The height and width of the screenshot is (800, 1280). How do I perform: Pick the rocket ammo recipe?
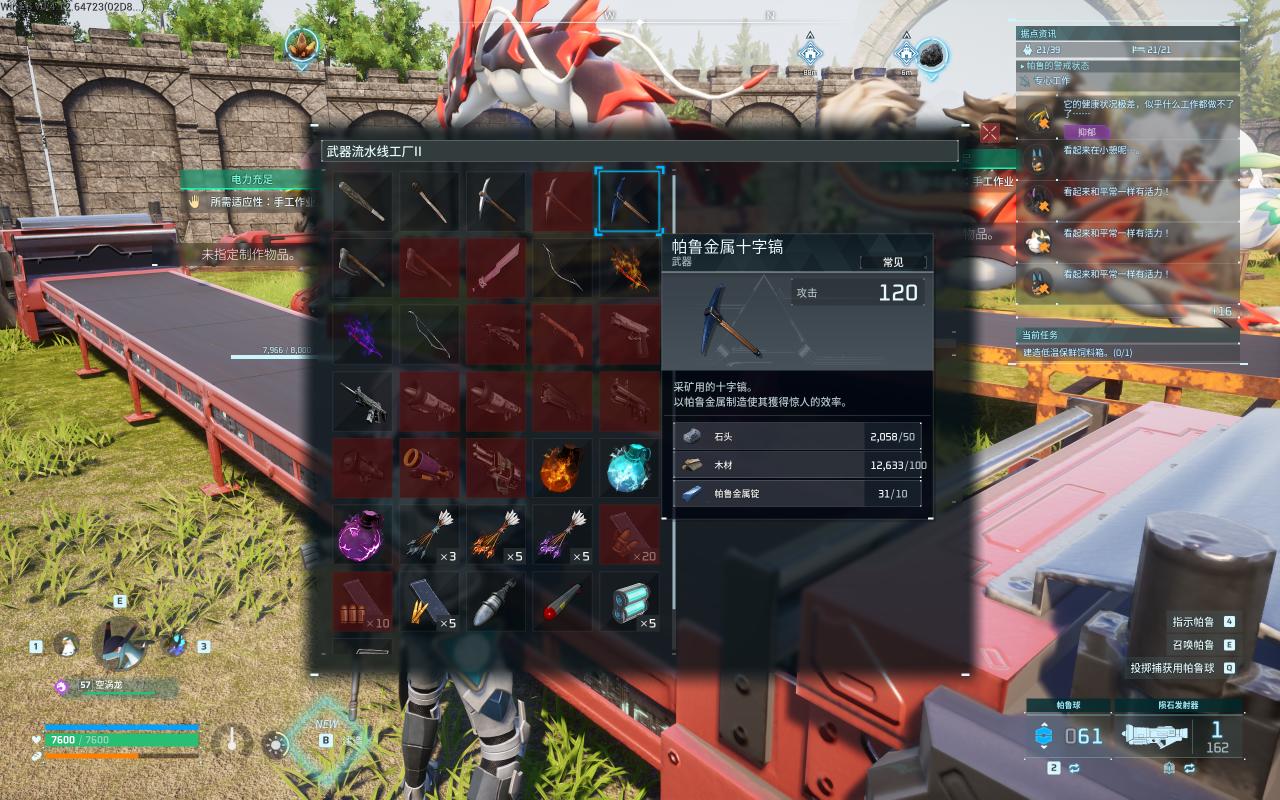click(496, 601)
